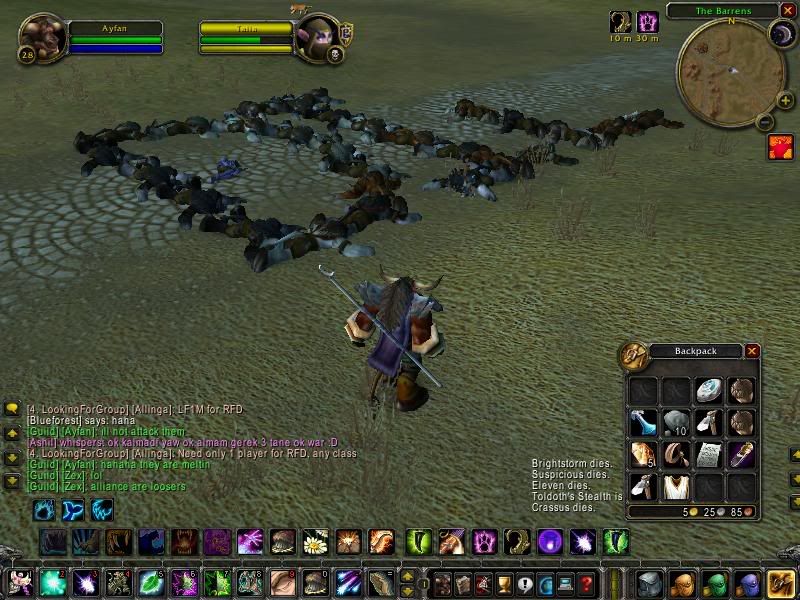Activate the green leaf ability on main bar

tap(151, 583)
